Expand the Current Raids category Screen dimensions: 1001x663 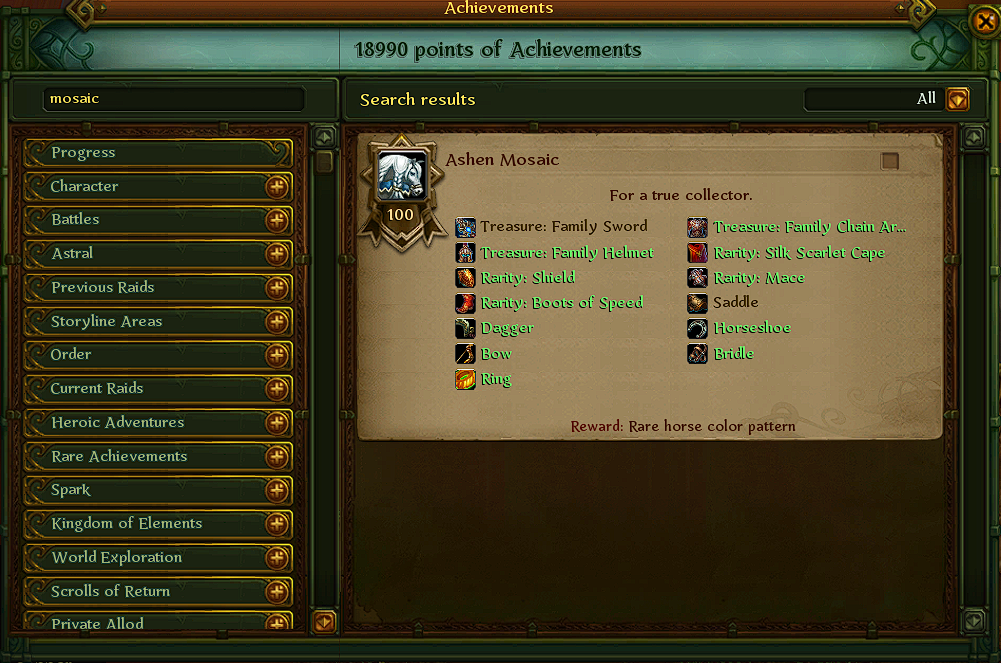(x=277, y=389)
